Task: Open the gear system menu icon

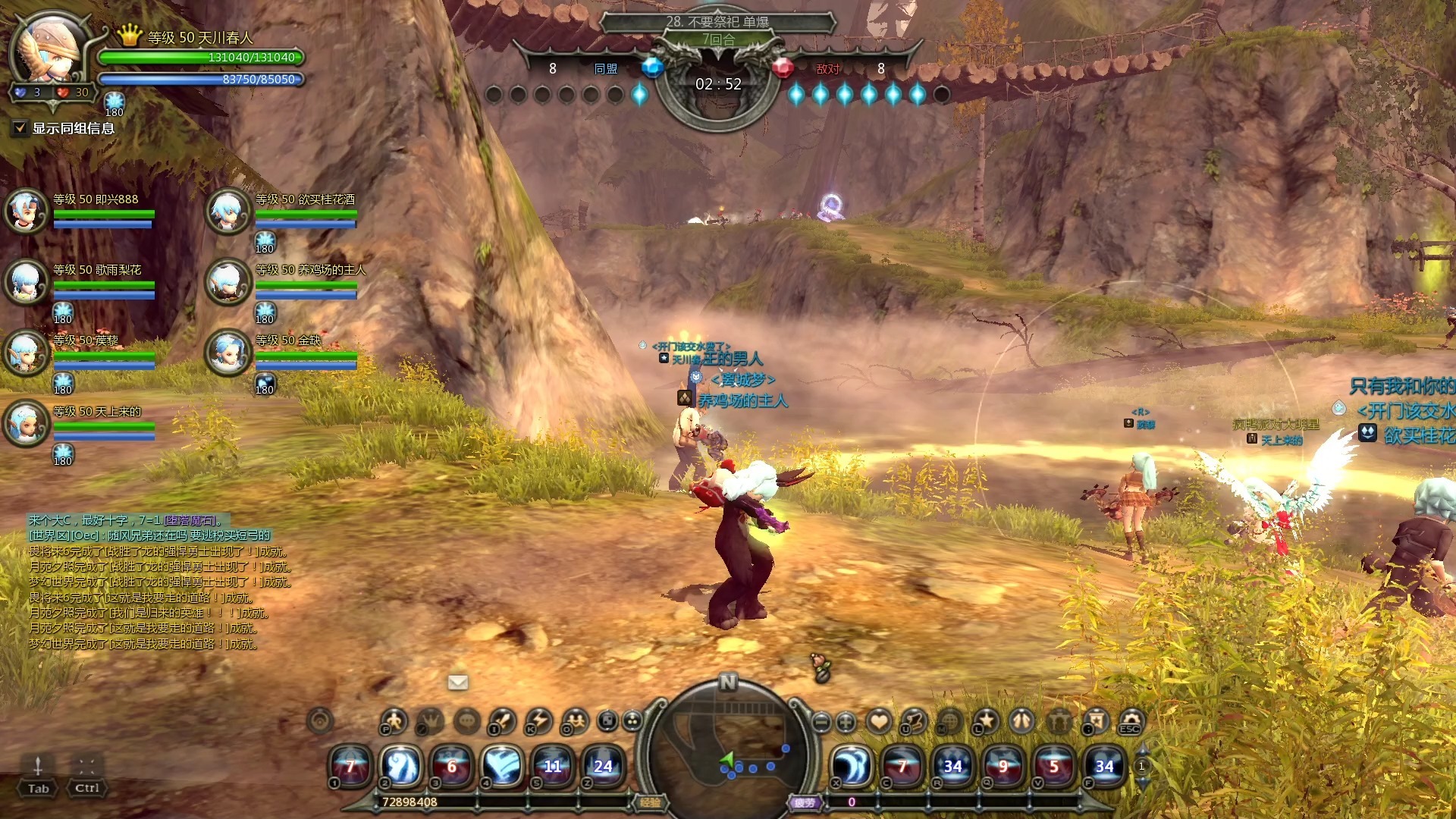Action: 1131,720
